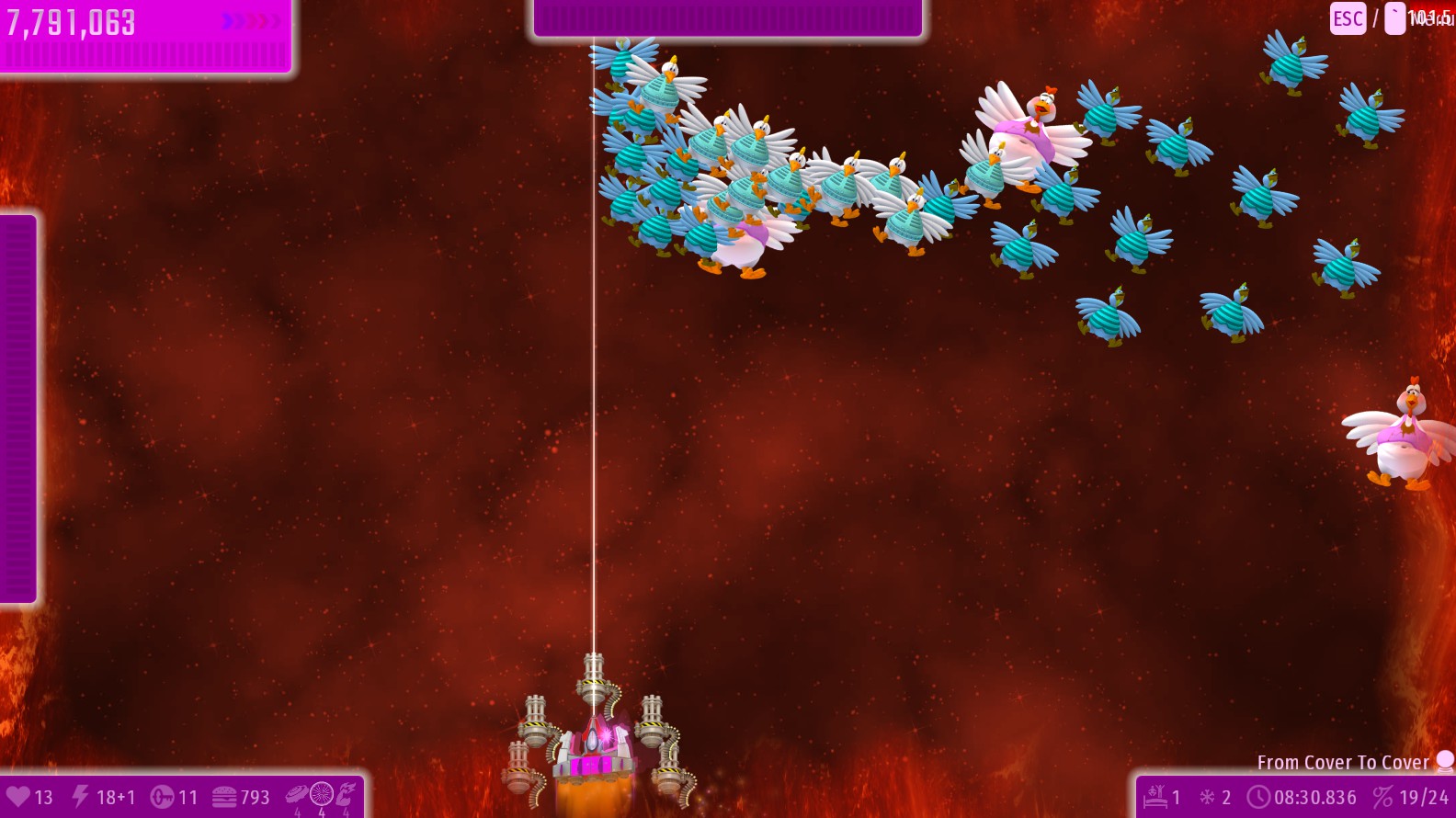Activate the flame-shaped special equipment icon
Image resolution: width=1456 pixels, height=818 pixels.
tap(347, 794)
